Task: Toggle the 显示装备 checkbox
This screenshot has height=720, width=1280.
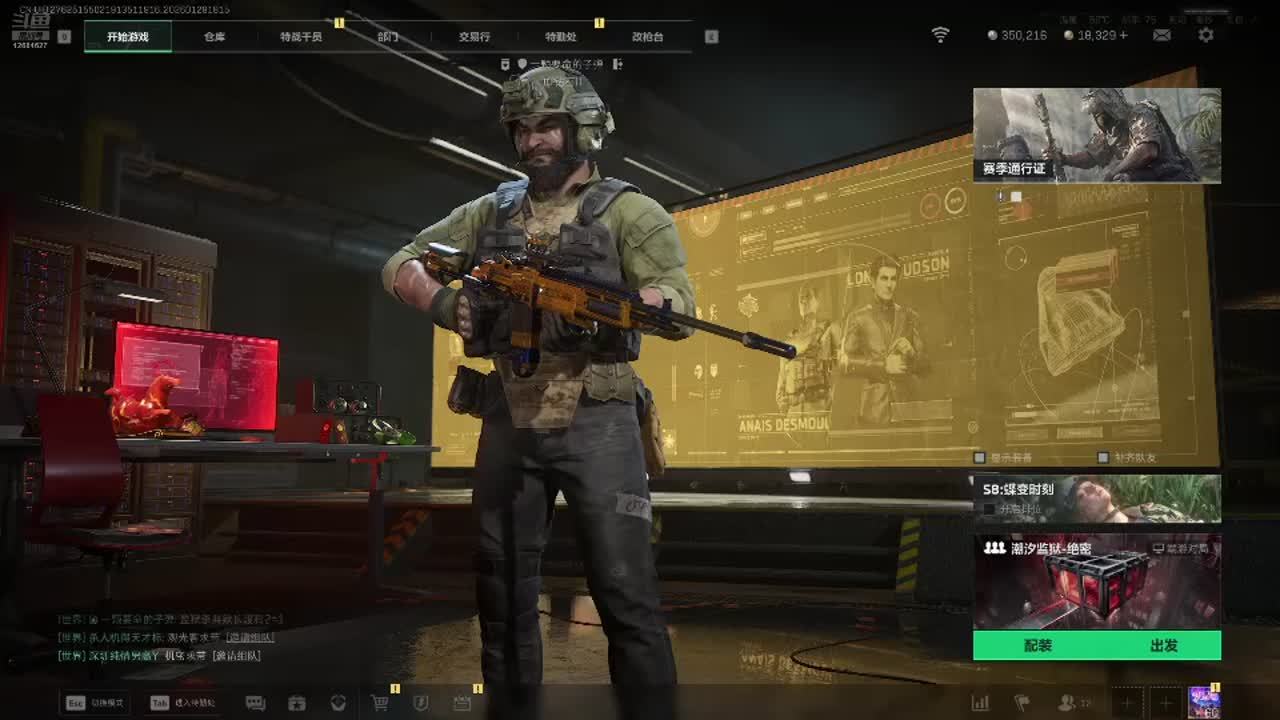Action: click(980, 457)
